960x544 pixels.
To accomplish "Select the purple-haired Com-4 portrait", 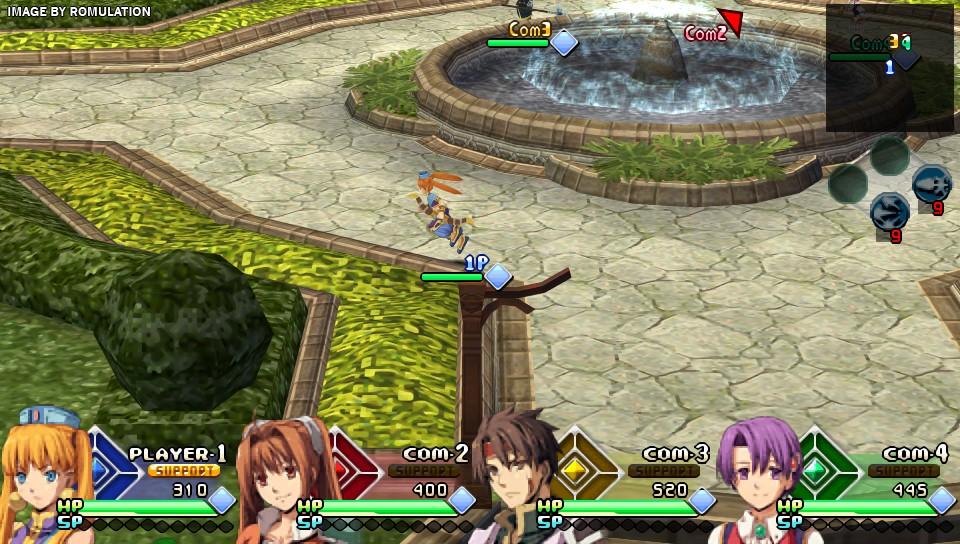I will point(757,476).
